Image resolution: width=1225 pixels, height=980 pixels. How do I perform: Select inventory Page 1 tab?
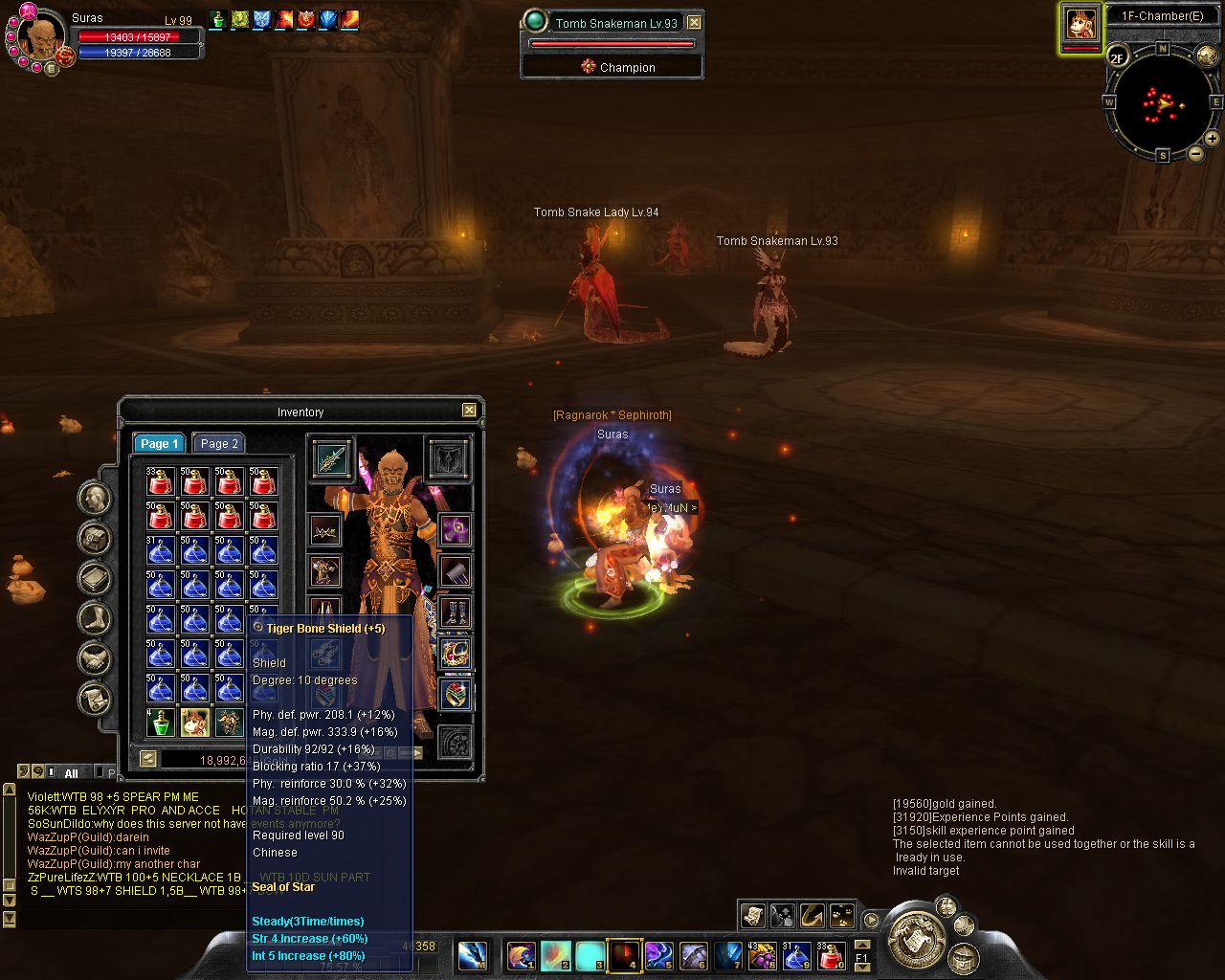pos(159,443)
